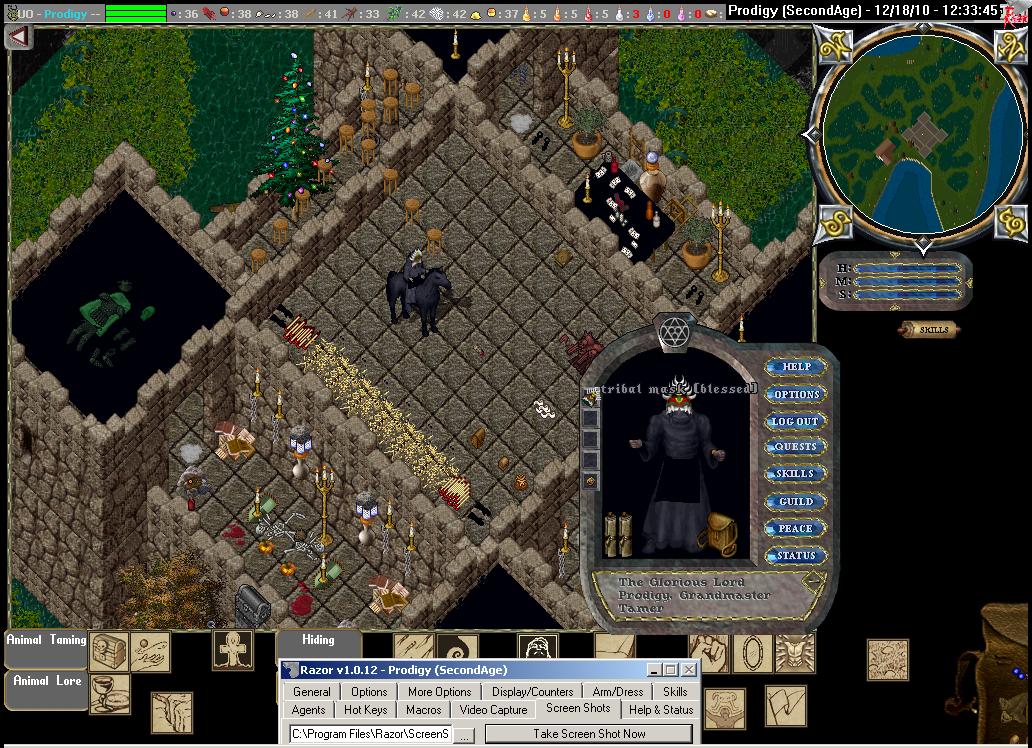This screenshot has width=1032, height=748.
Task: Collapse the game view with top-left arrow
Action: pyautogui.click(x=18, y=35)
